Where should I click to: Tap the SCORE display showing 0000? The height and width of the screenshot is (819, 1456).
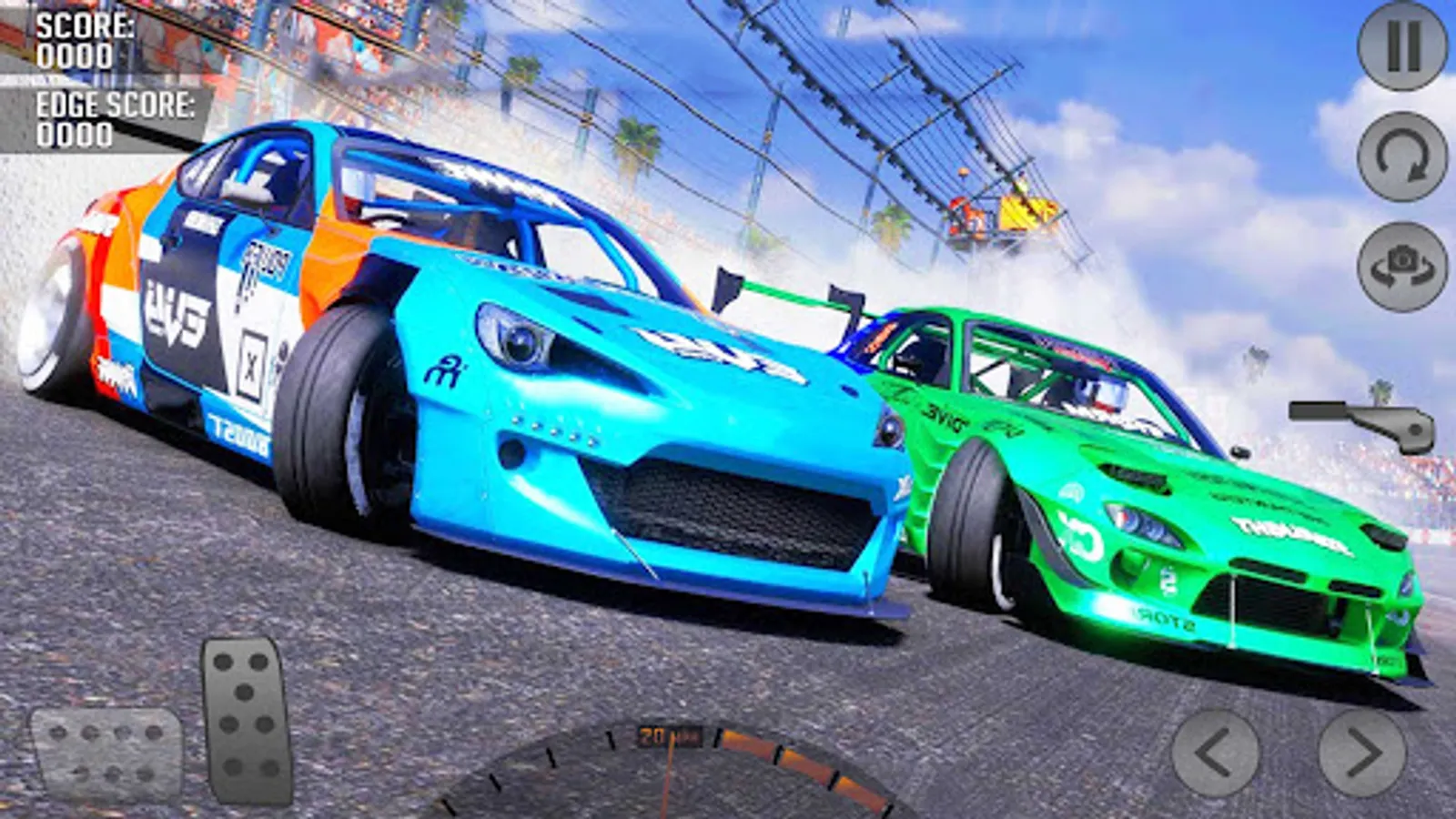coord(73,41)
